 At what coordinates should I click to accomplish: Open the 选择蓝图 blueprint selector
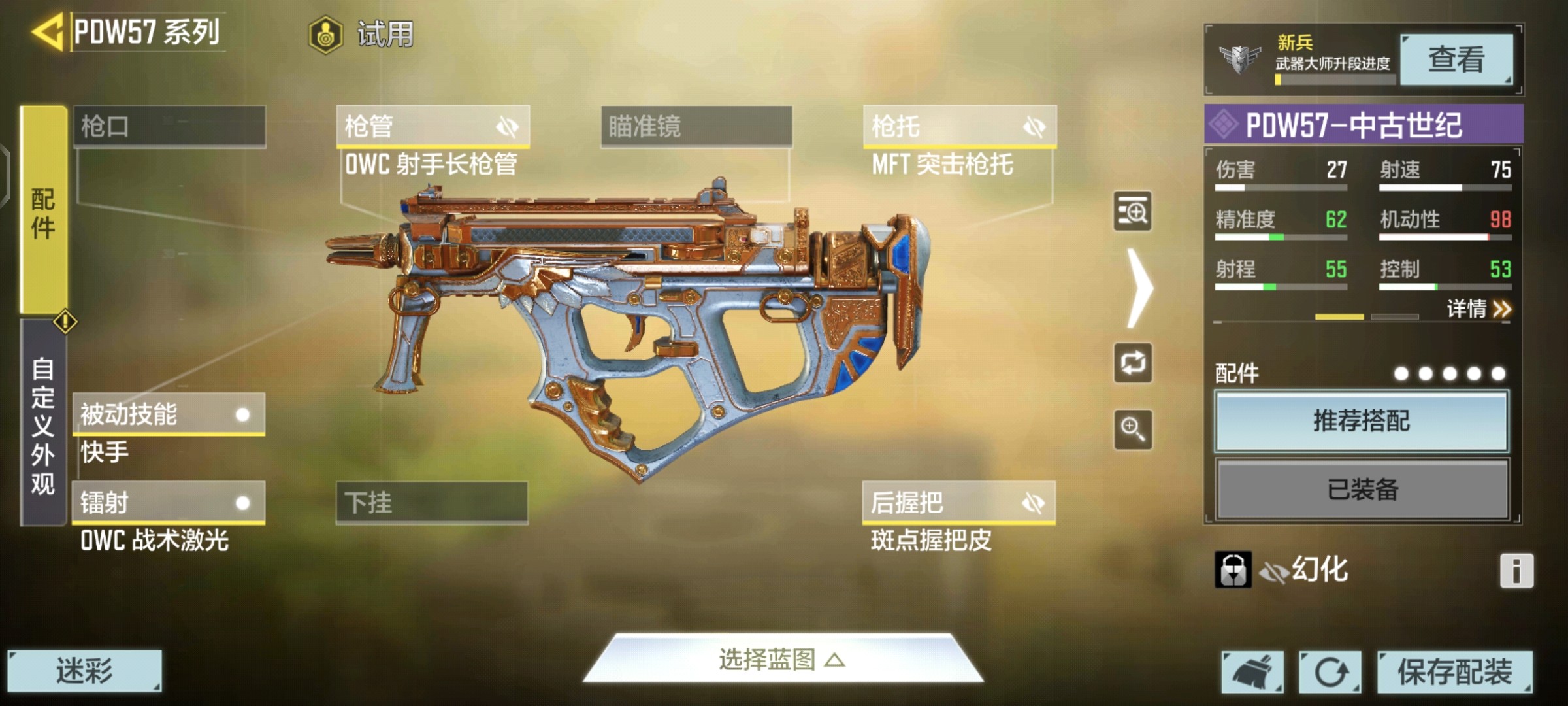click(x=782, y=660)
